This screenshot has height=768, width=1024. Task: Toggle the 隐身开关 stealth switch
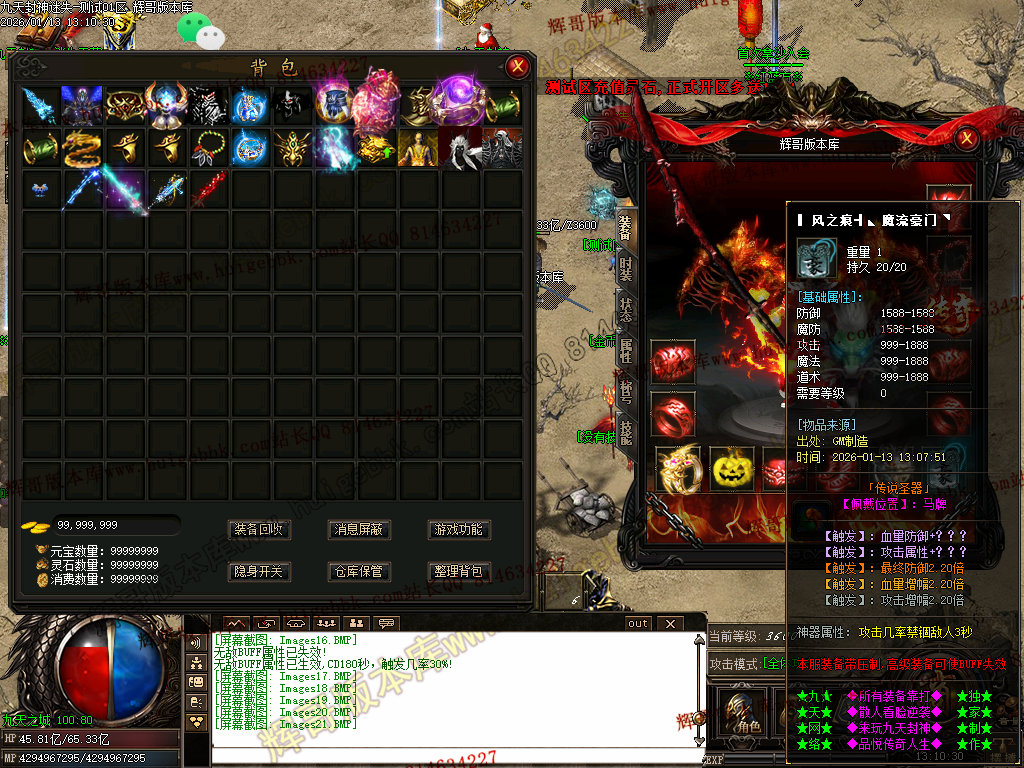point(259,572)
